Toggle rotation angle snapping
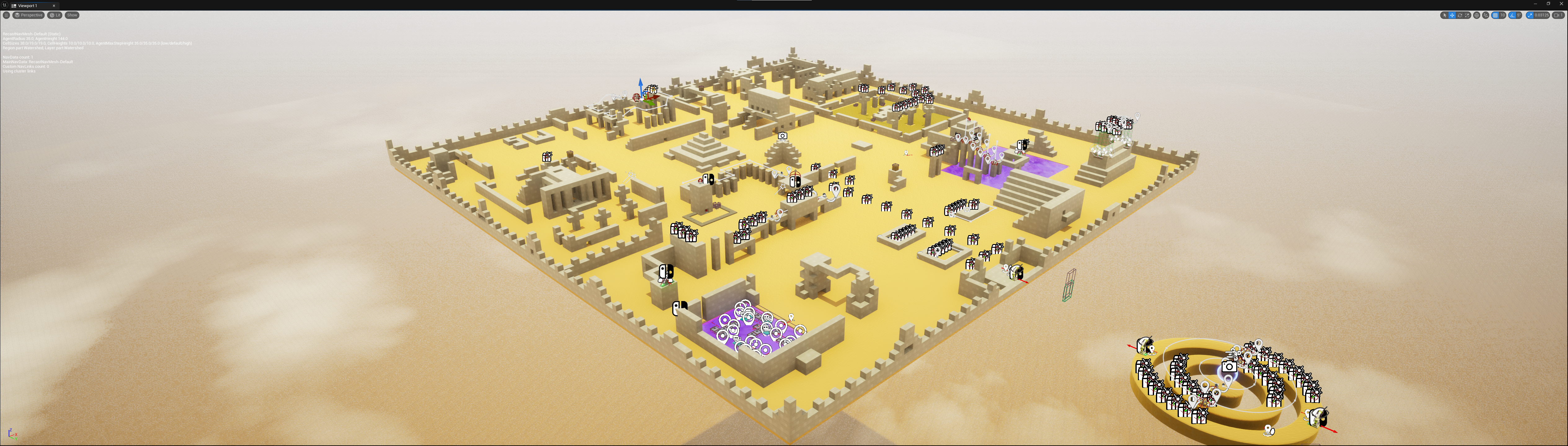Viewport: 1568px width, 446px height. 1512,15
